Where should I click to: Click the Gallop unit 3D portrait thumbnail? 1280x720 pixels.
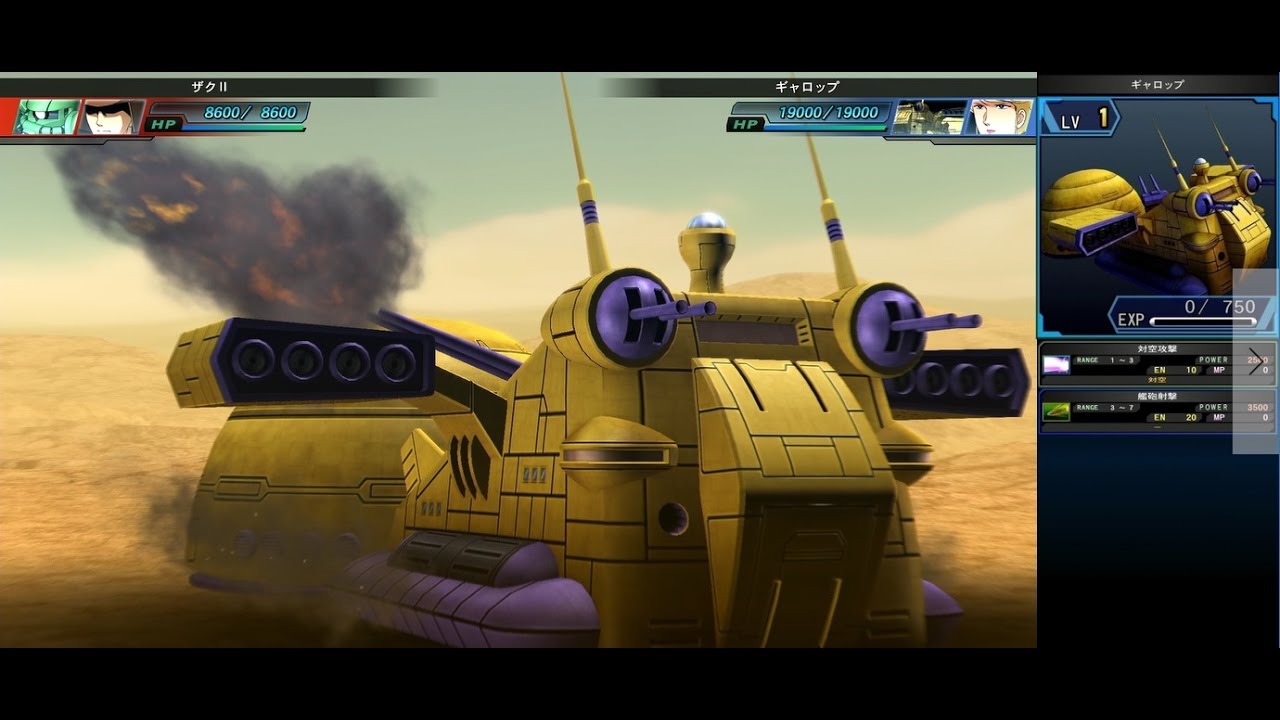point(1155,215)
